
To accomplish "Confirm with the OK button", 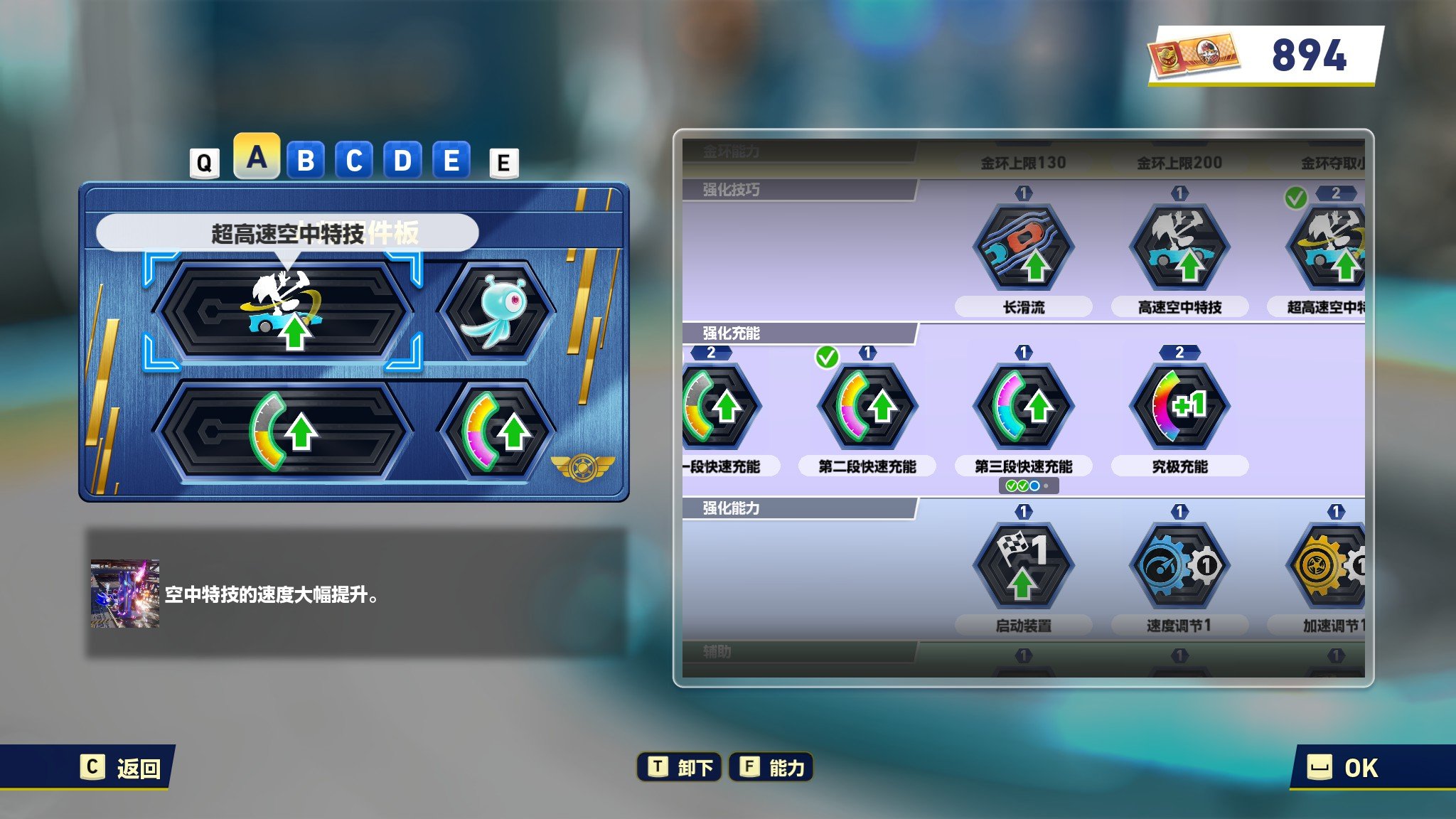I will [1344, 768].
